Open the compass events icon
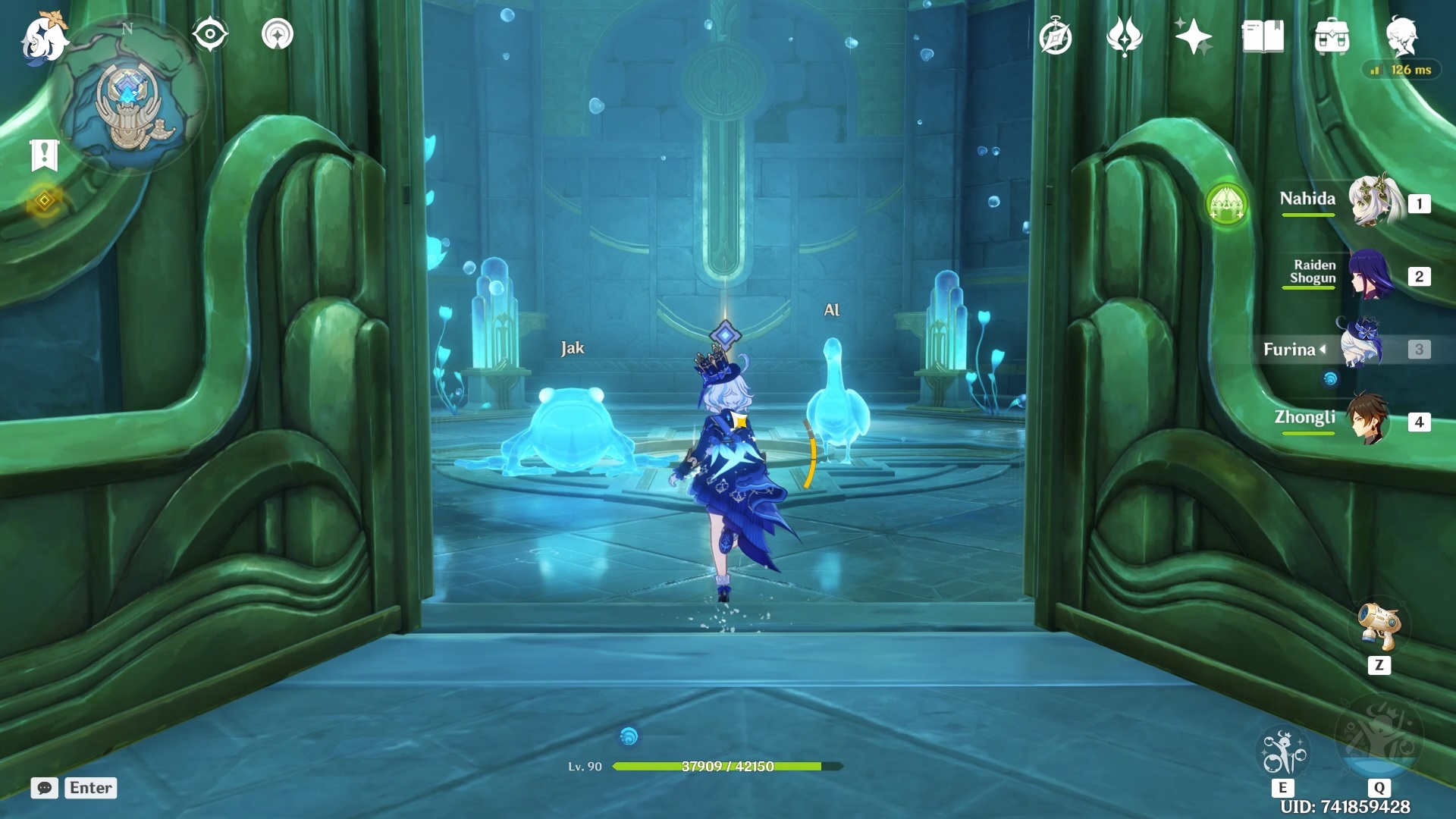 [1056, 38]
